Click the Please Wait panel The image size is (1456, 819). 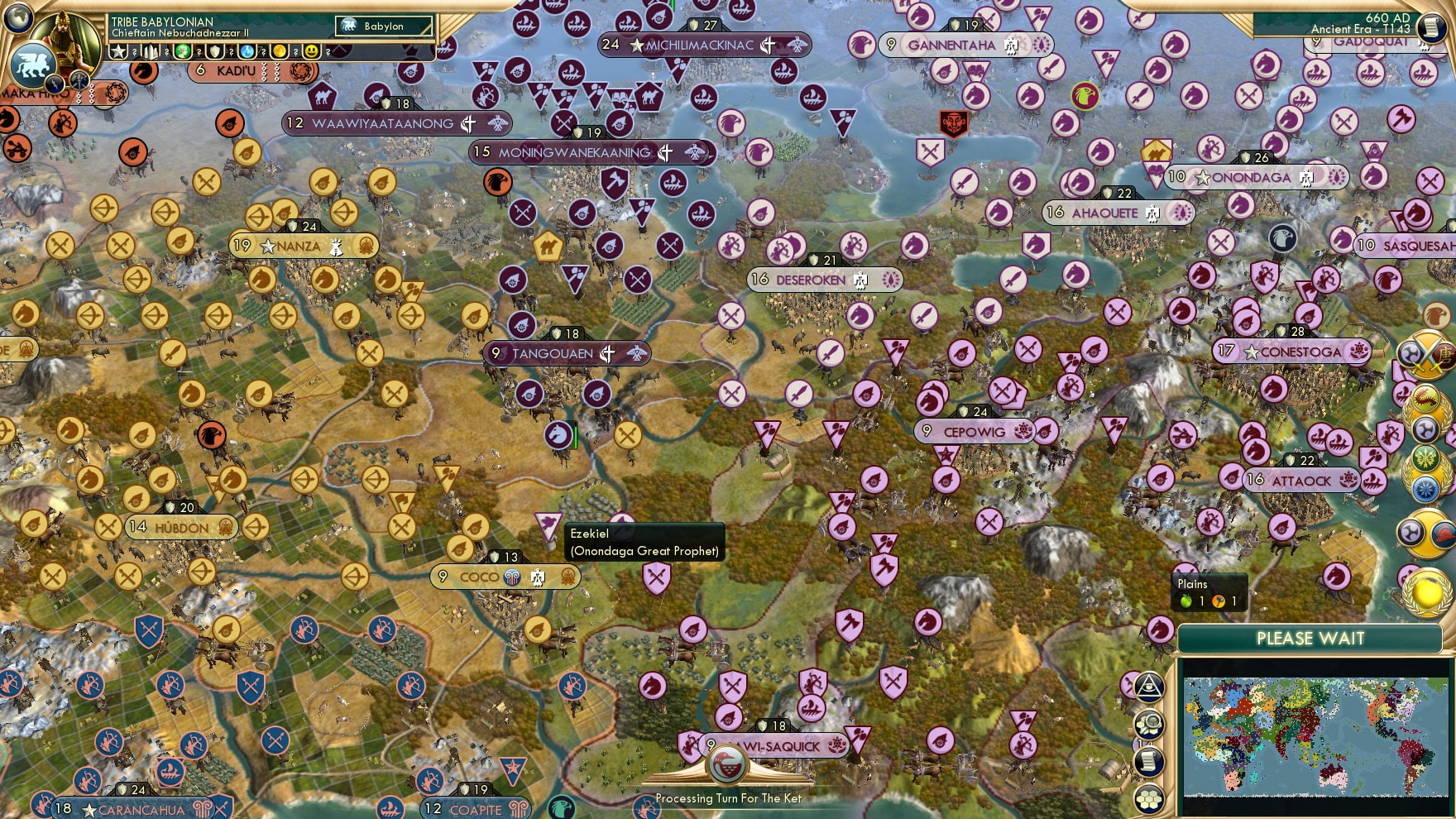[1310, 639]
